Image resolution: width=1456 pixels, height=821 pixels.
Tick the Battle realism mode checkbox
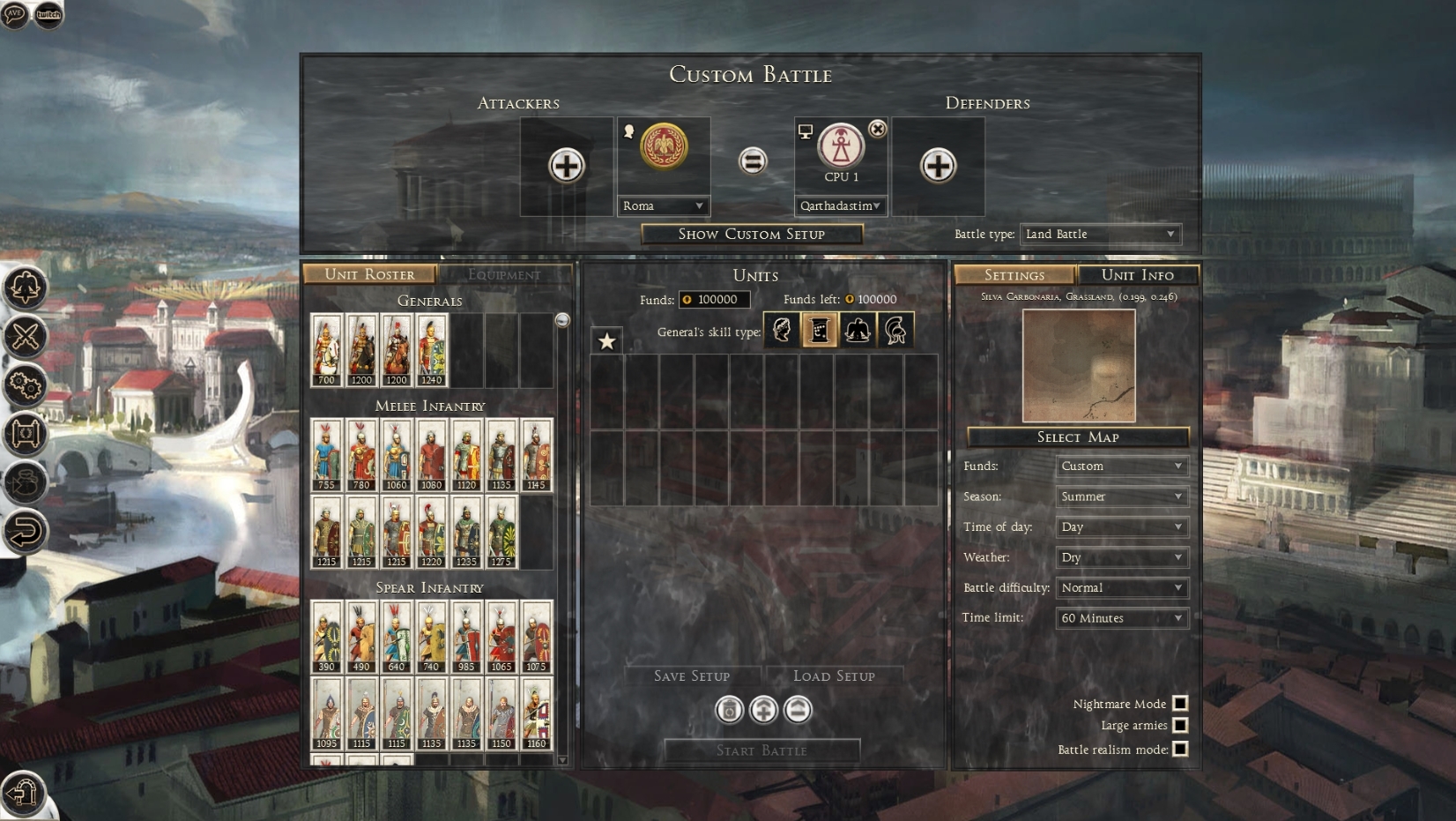(1180, 749)
